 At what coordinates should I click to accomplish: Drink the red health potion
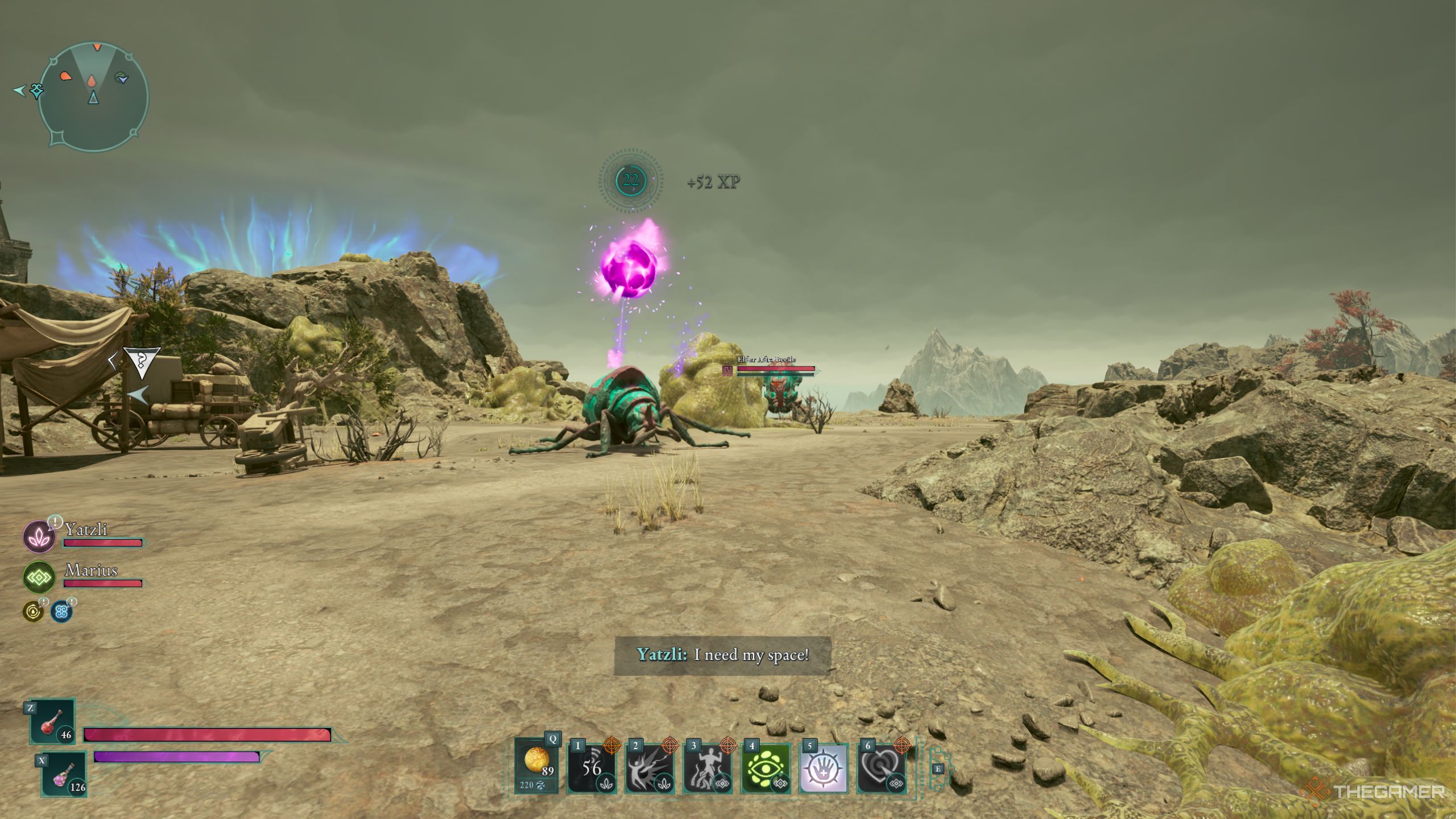coord(53,721)
